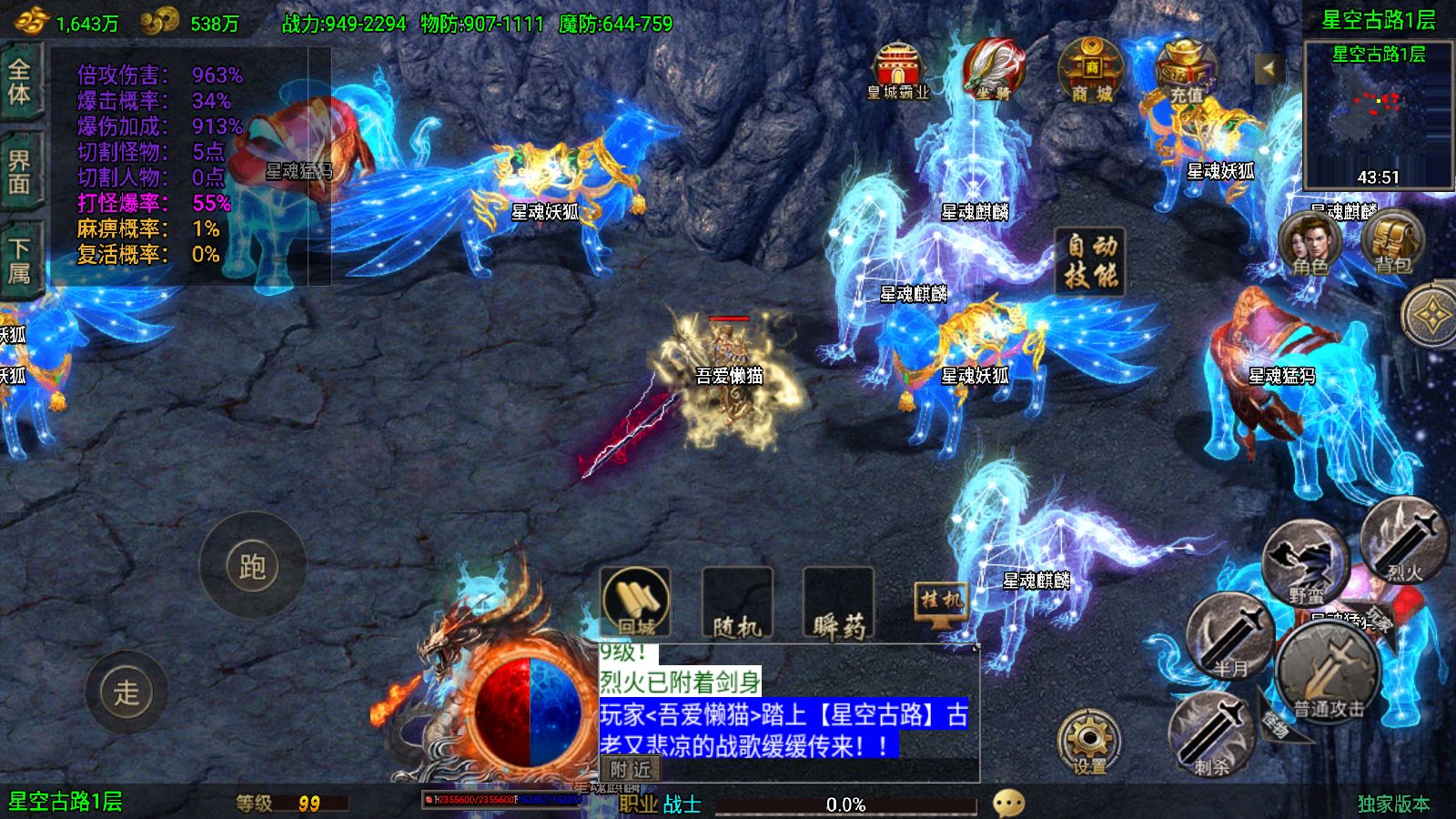The width and height of the screenshot is (1456, 819).
Task: Switch to the 界面 sidebar tab
Action: point(20,168)
